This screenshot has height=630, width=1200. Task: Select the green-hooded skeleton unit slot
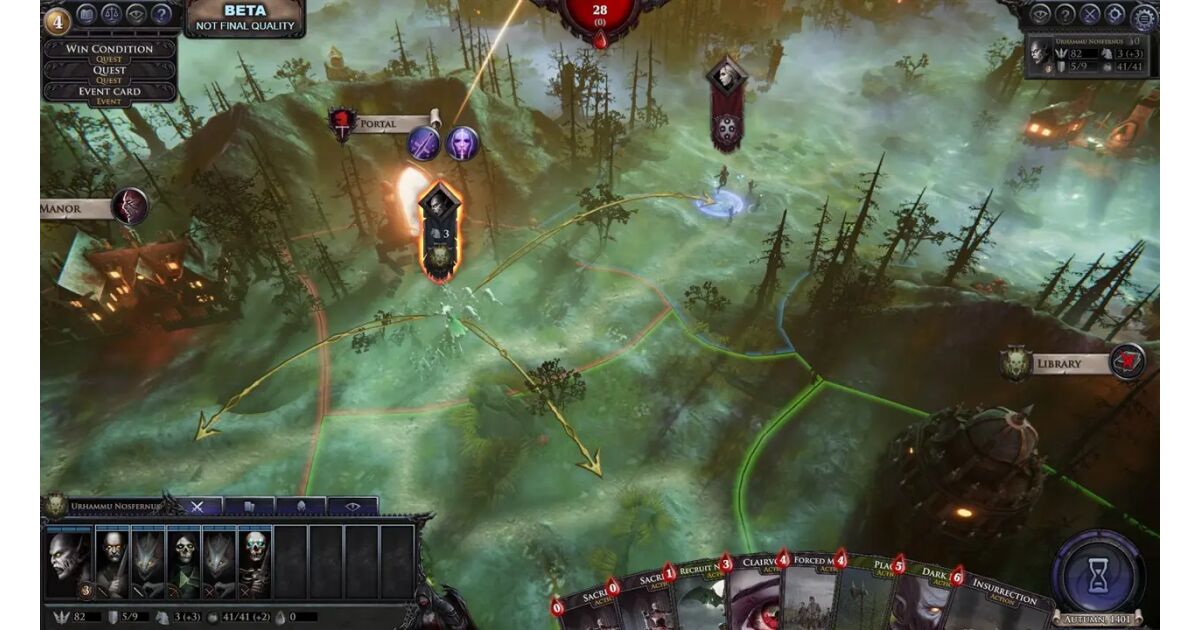coord(184,565)
